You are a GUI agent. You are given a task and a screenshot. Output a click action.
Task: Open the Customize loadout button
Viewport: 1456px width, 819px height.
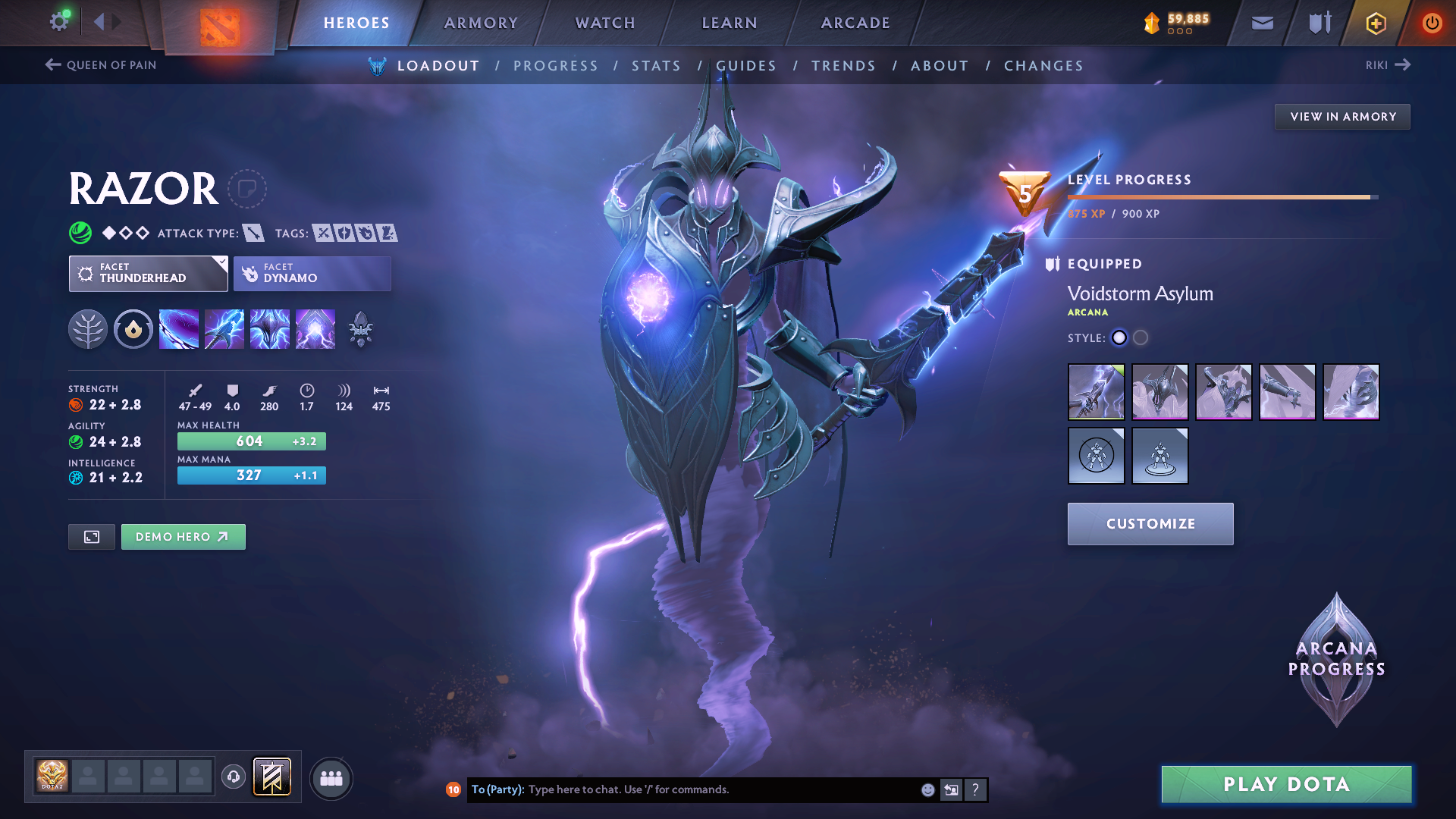click(1150, 524)
